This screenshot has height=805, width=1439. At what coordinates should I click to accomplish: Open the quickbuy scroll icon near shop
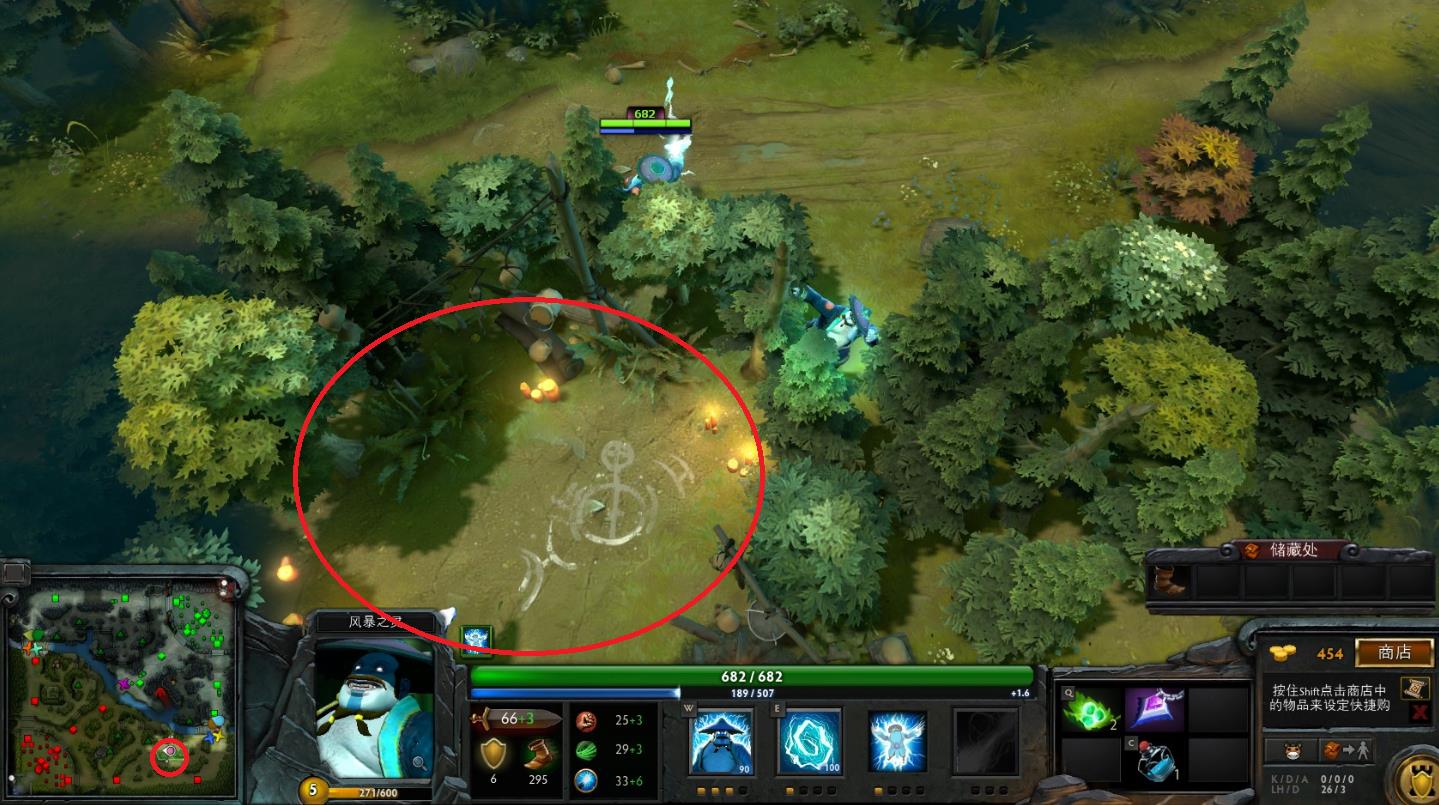click(x=1414, y=690)
